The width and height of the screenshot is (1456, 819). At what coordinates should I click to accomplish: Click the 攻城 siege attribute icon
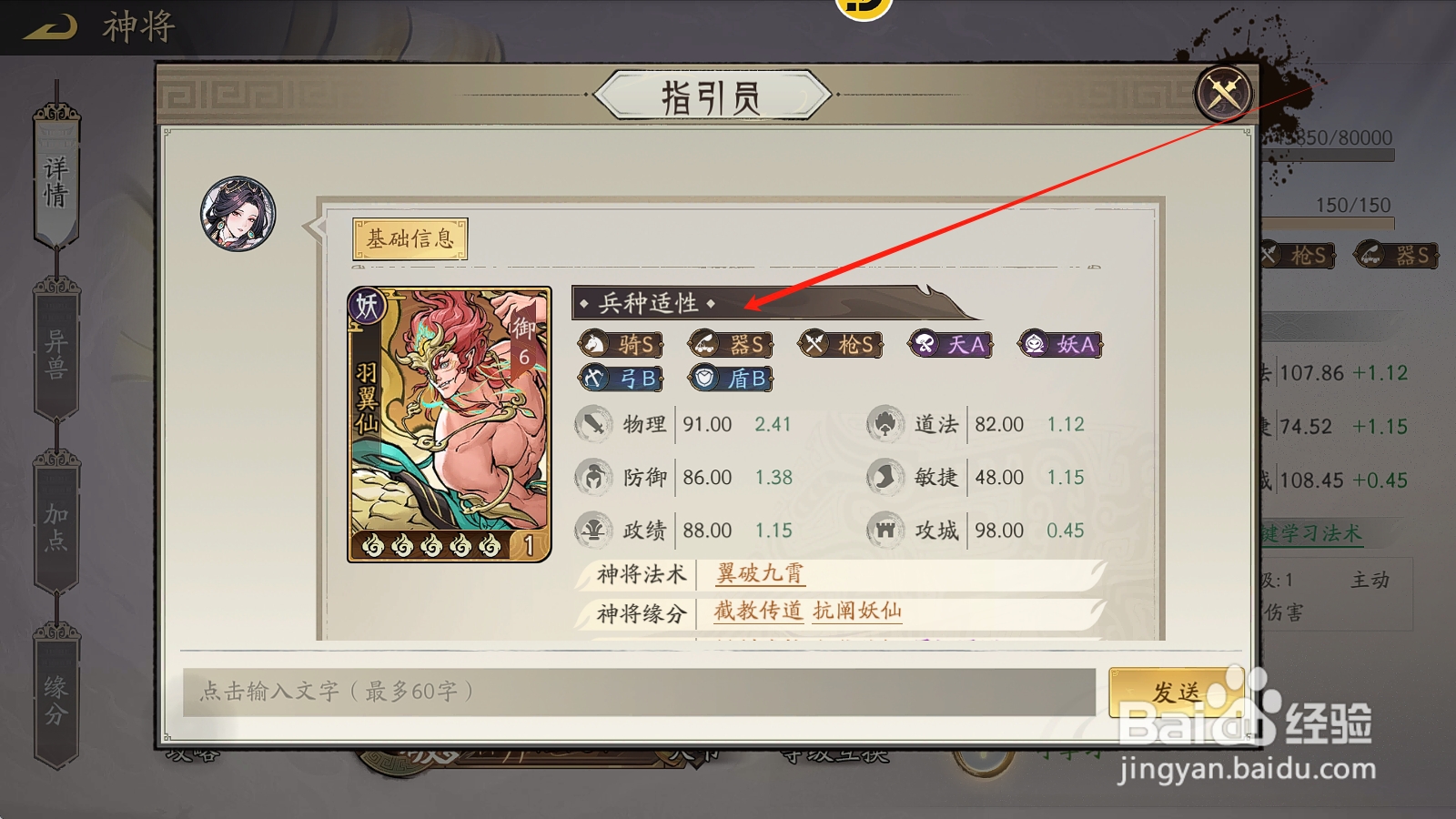(887, 531)
